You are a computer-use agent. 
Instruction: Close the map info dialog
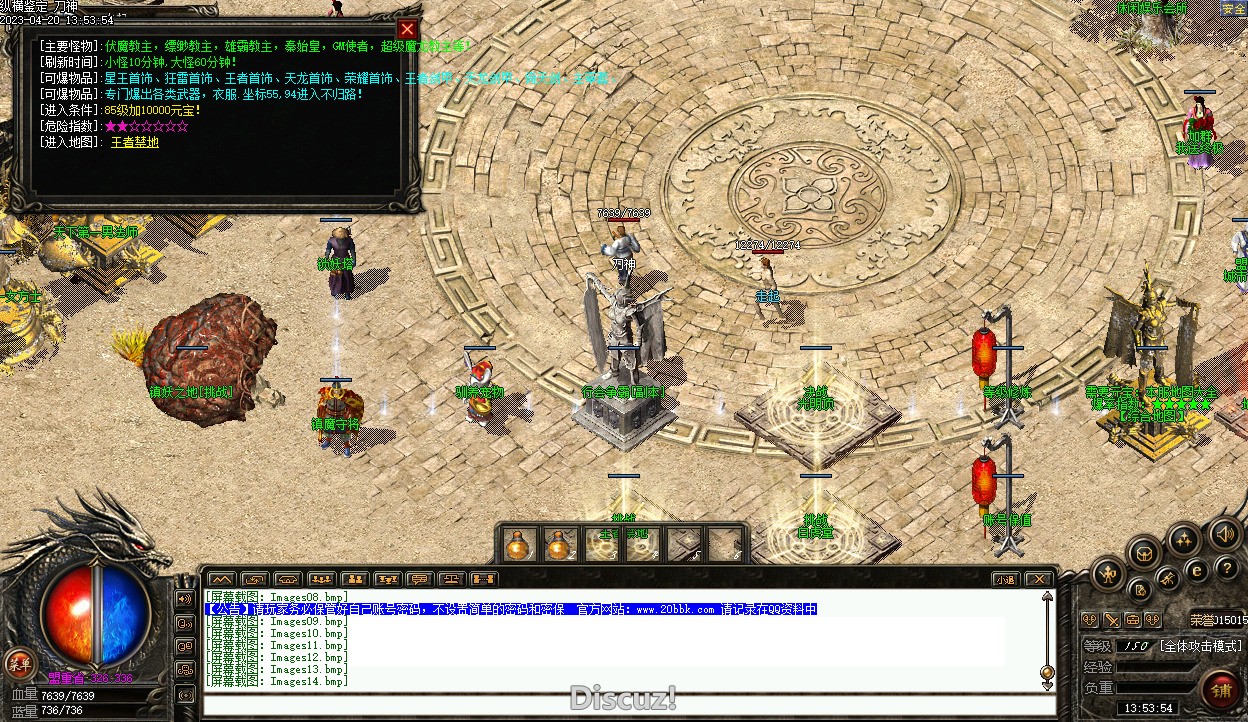[407, 29]
